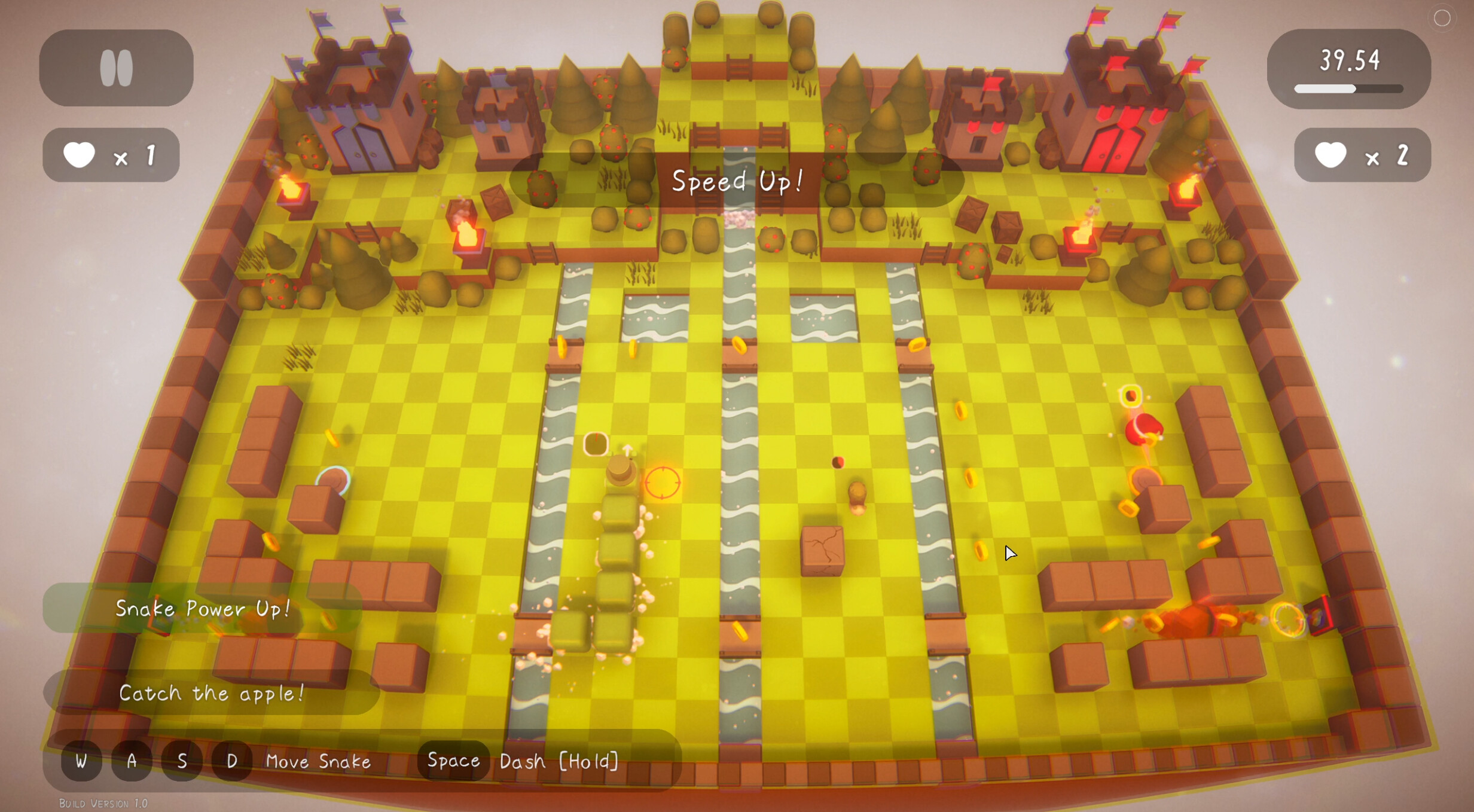This screenshot has width=1474, height=812.
Task: Click the circle indicator in top-right corner
Action: pos(1442,19)
